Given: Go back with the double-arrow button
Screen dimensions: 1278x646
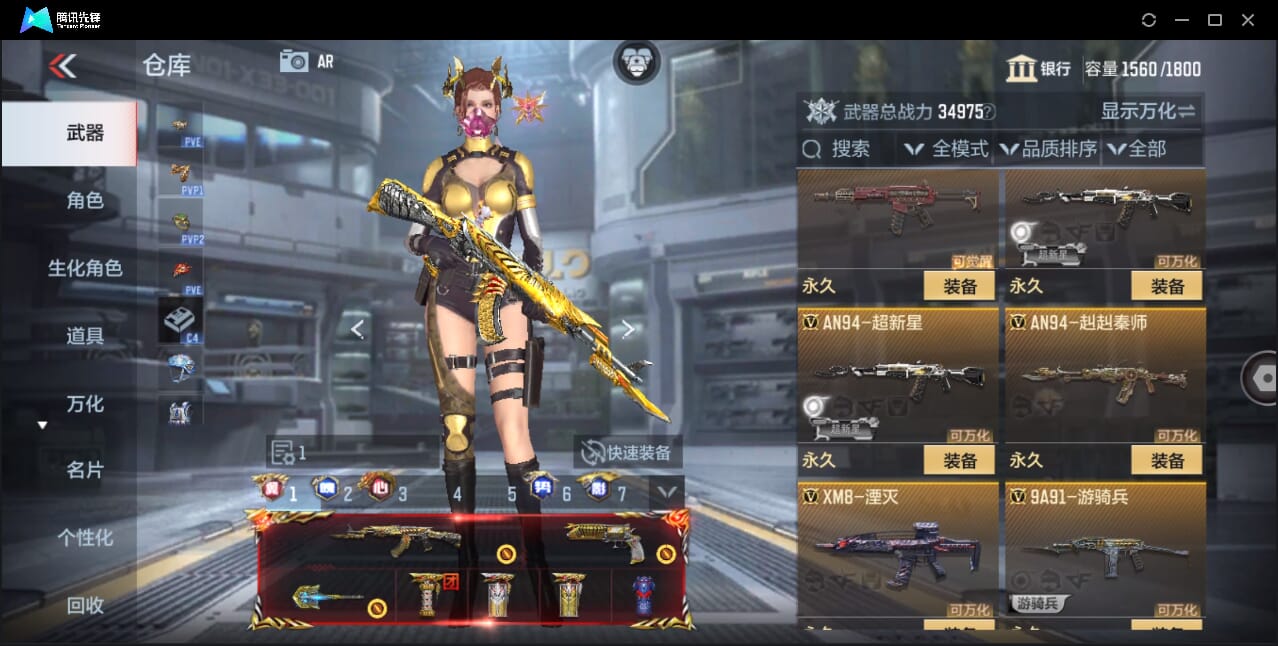Looking at the screenshot, I should click(x=62, y=67).
